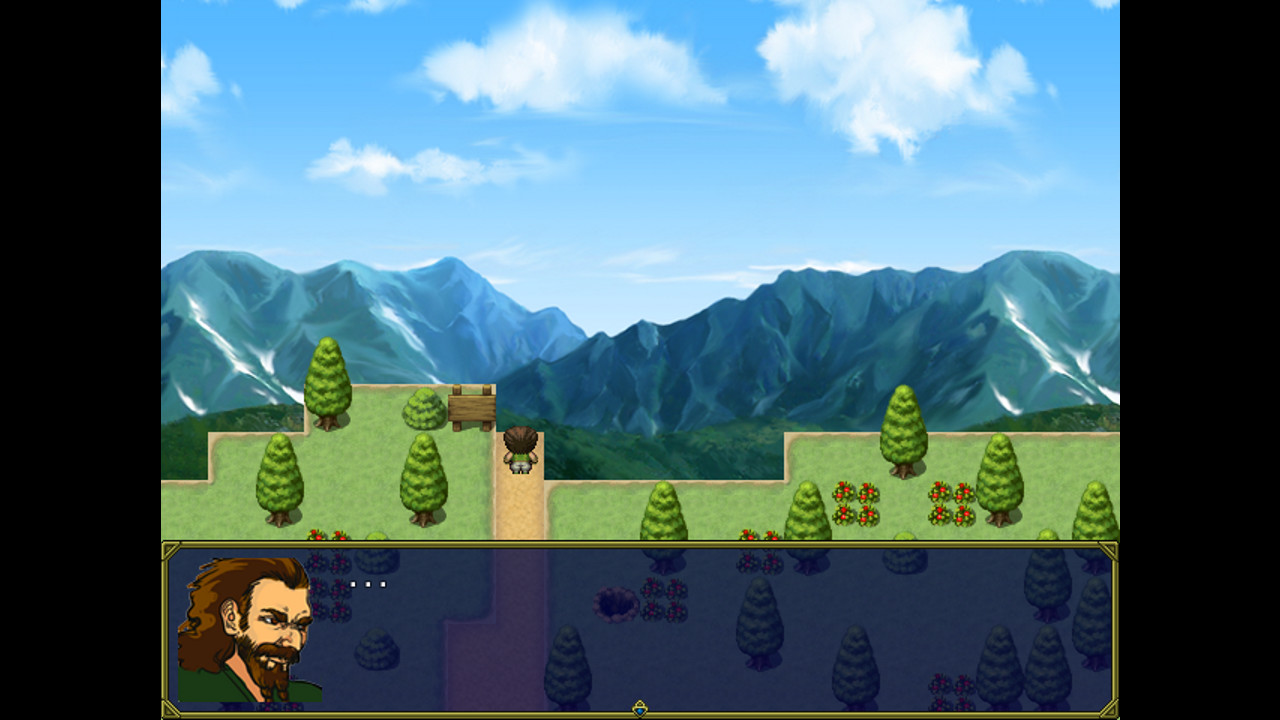Toggle the dialogue continue diamond indicator
Image resolution: width=1280 pixels, height=720 pixels.
tap(640, 707)
